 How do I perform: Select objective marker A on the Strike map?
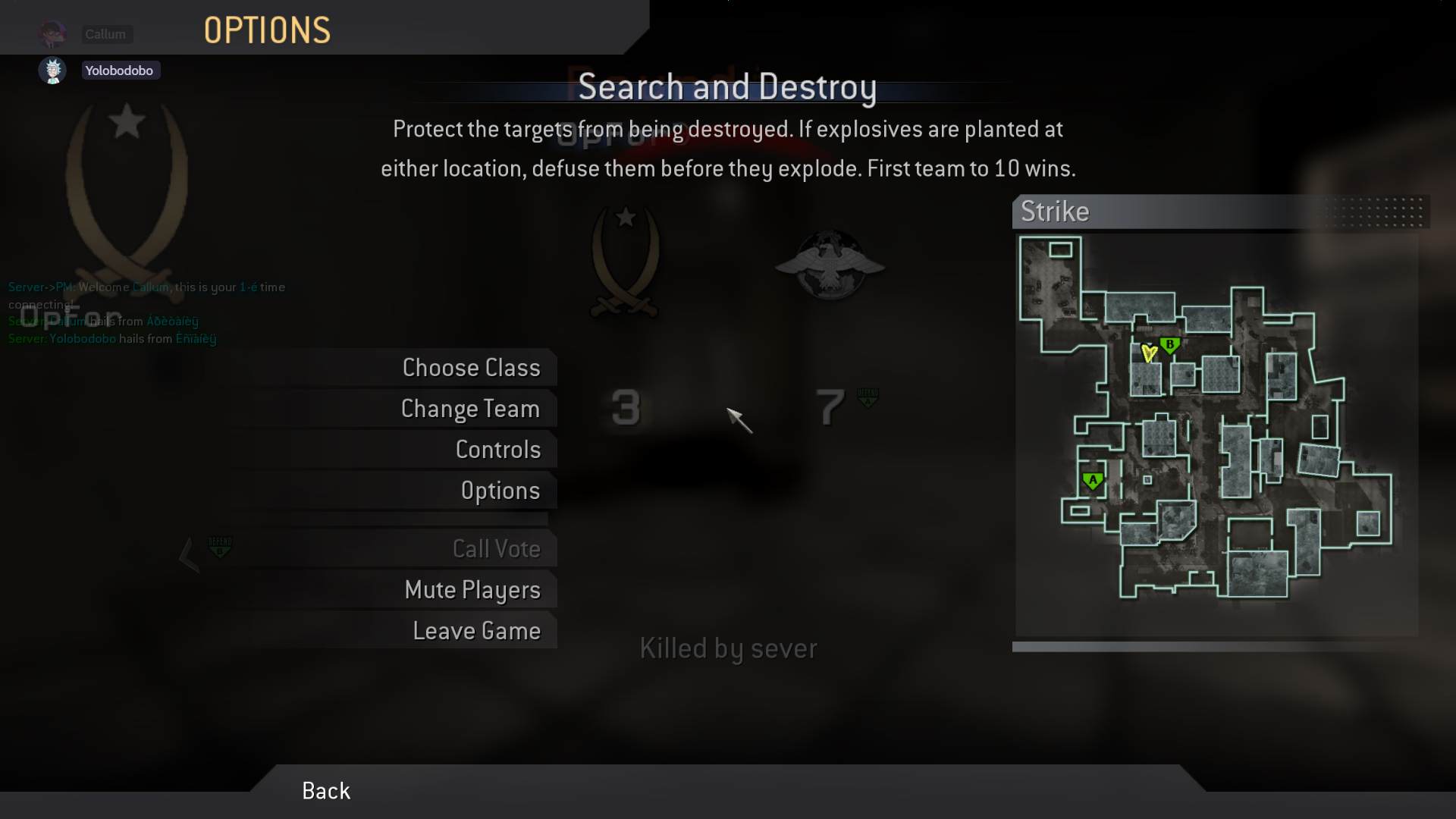(x=1092, y=480)
